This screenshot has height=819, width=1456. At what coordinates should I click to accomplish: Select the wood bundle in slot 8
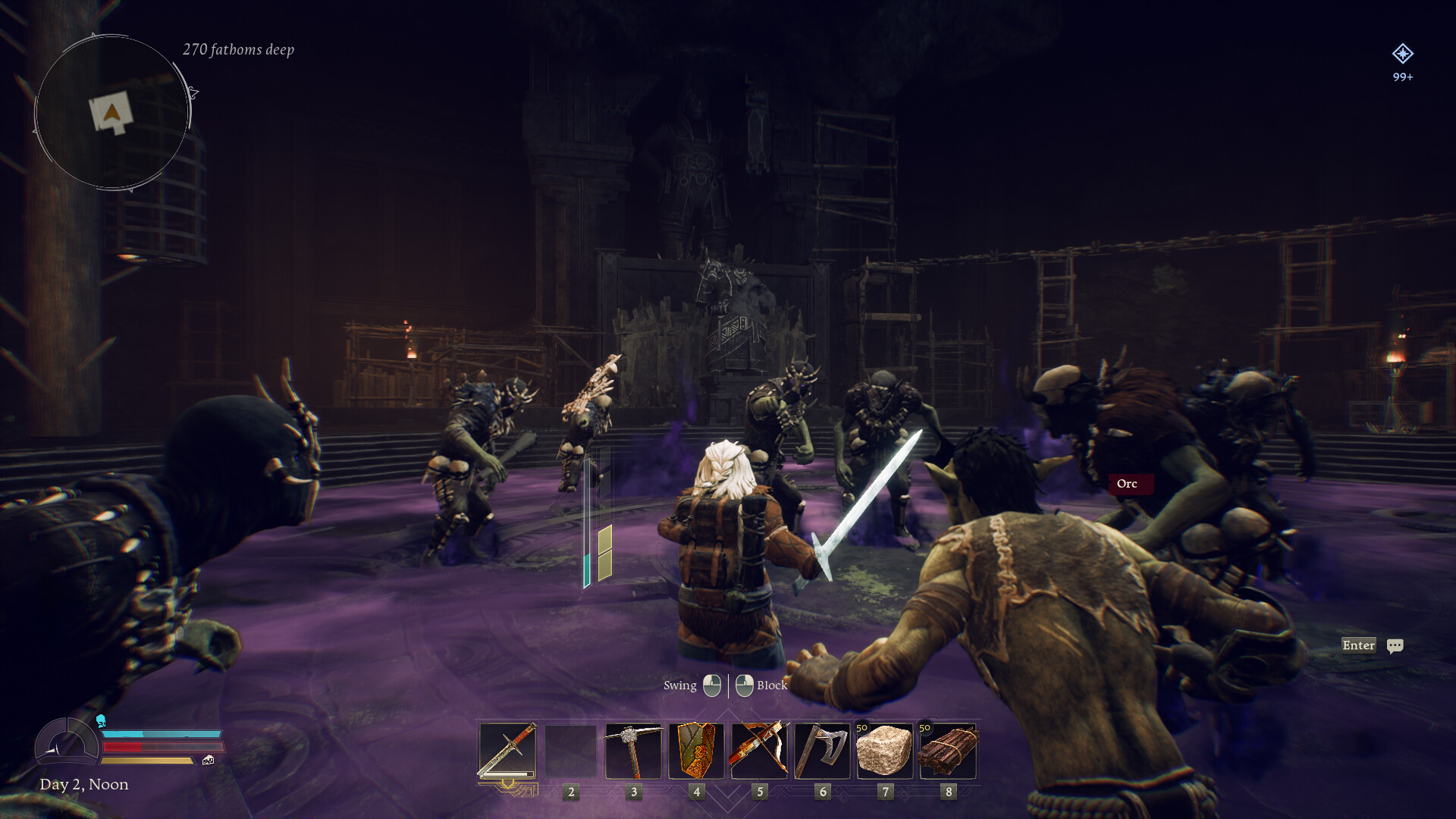point(948,752)
